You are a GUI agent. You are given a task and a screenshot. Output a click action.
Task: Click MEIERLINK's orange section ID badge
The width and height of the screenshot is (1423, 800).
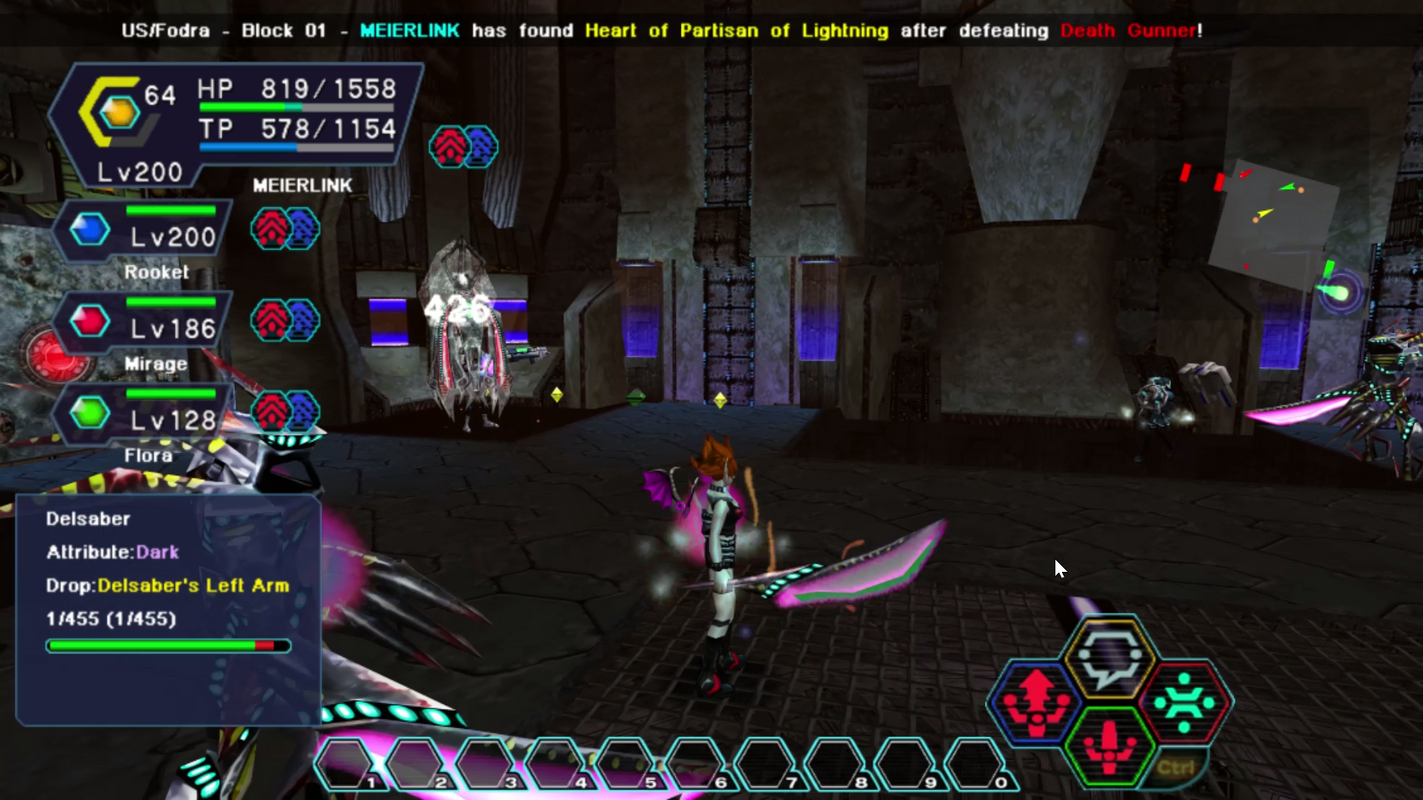(118, 112)
